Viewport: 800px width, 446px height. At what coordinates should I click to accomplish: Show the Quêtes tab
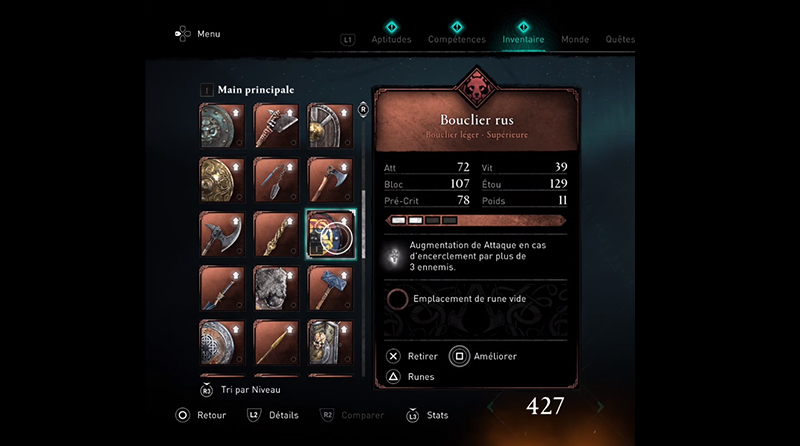click(x=620, y=40)
